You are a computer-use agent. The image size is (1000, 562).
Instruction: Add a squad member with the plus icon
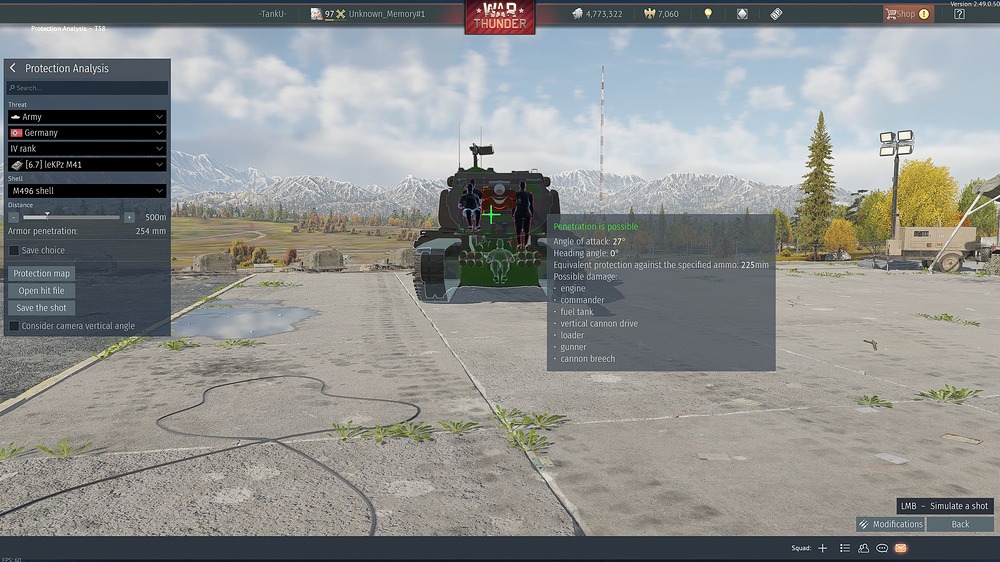pos(823,548)
